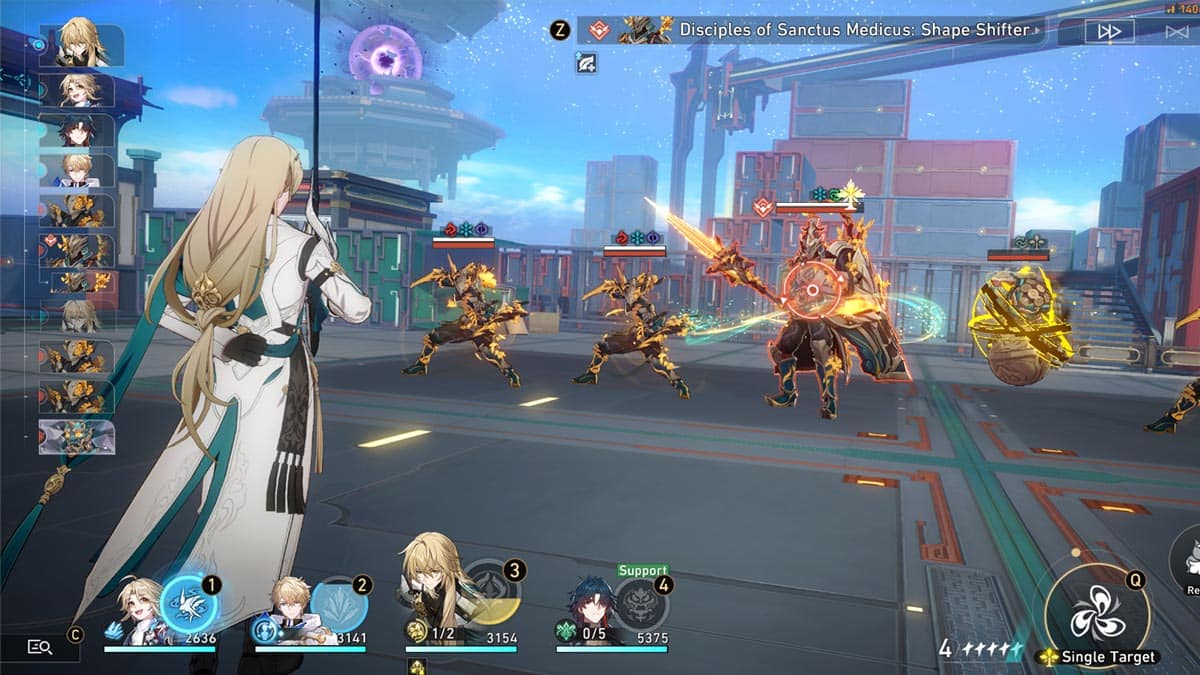1200x675 pixels.
Task: Toggle the double-speed fast-forward button
Action: coord(1109,31)
